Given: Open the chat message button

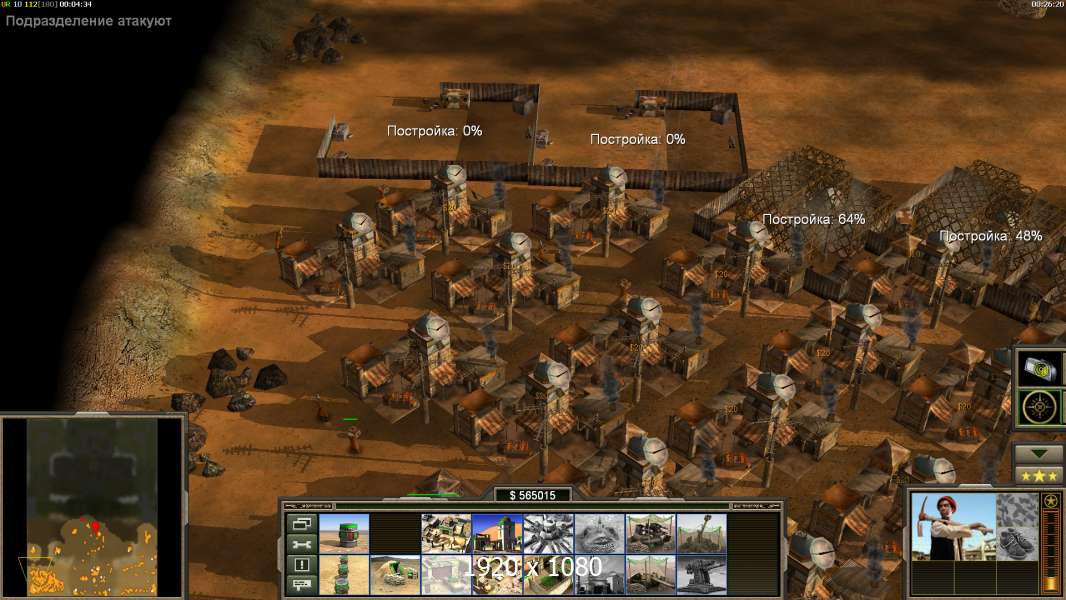Looking at the screenshot, I should coord(300,584).
